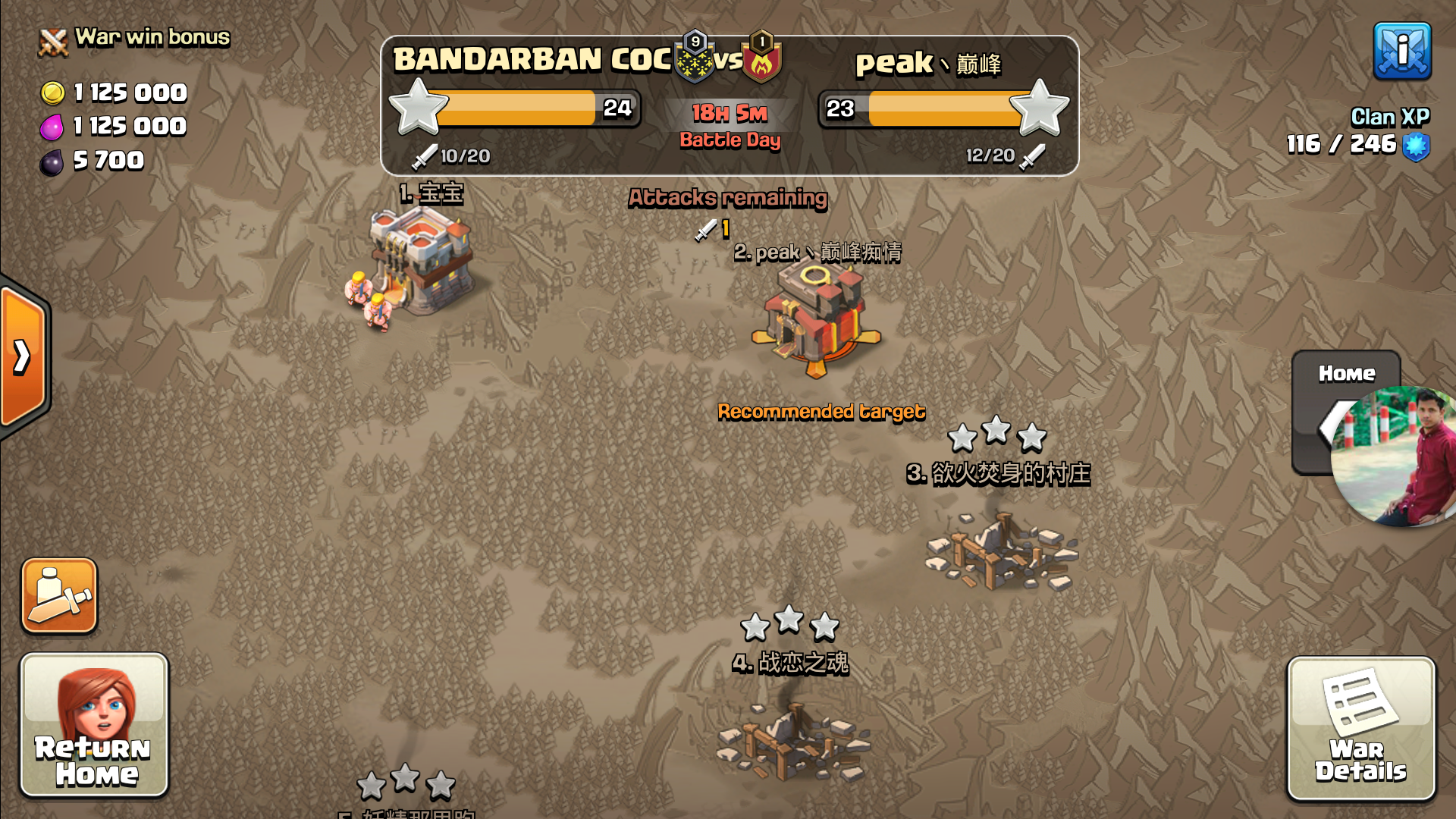Open the blue war info button
This screenshot has height=819, width=1456.
point(1402,51)
